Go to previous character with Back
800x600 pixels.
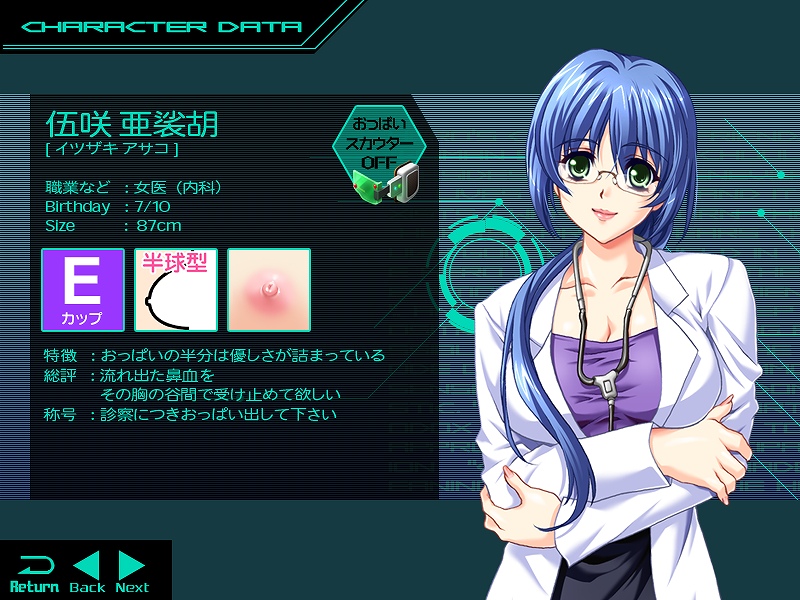tap(87, 572)
